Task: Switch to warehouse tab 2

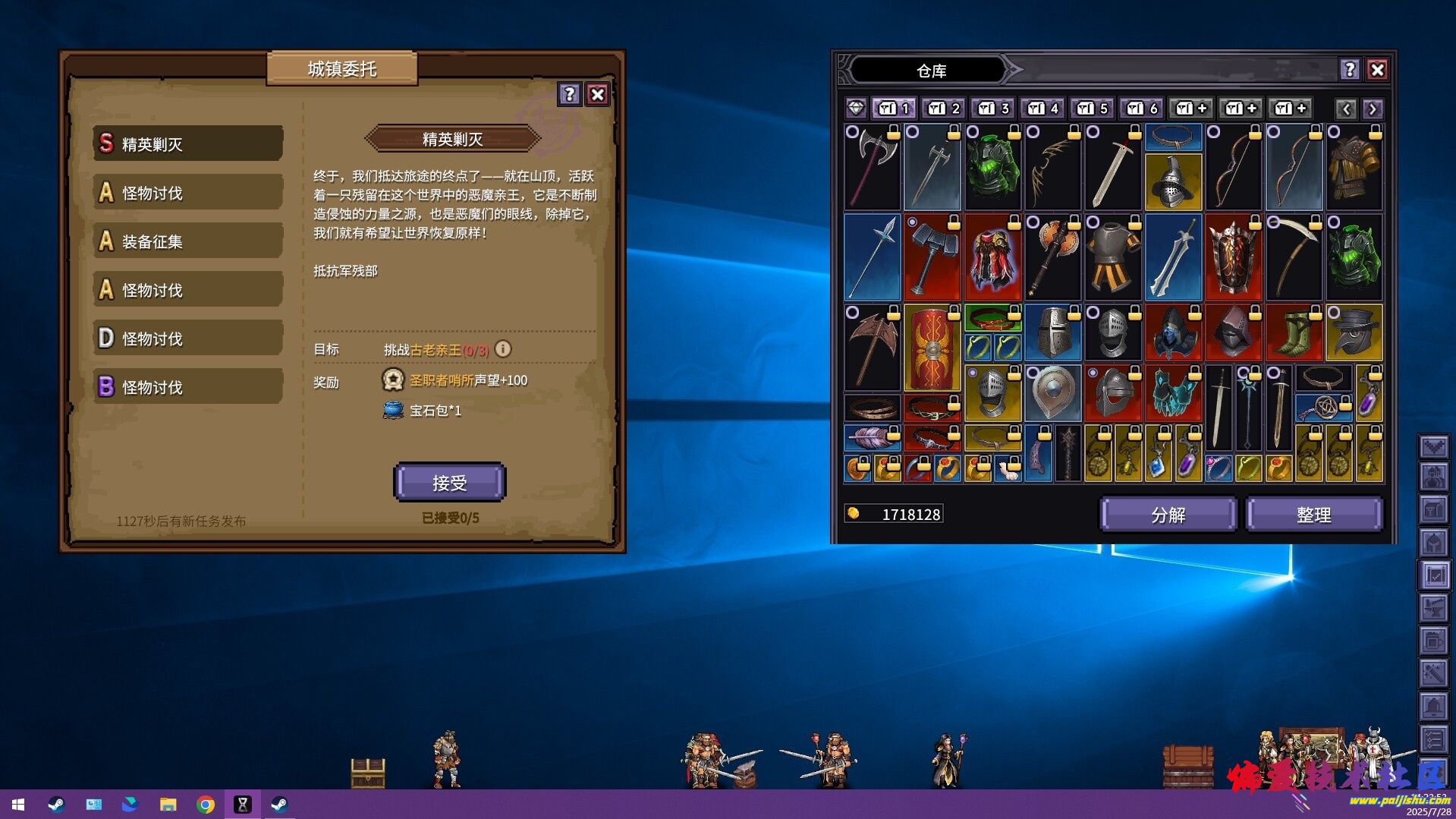Action: tap(944, 109)
